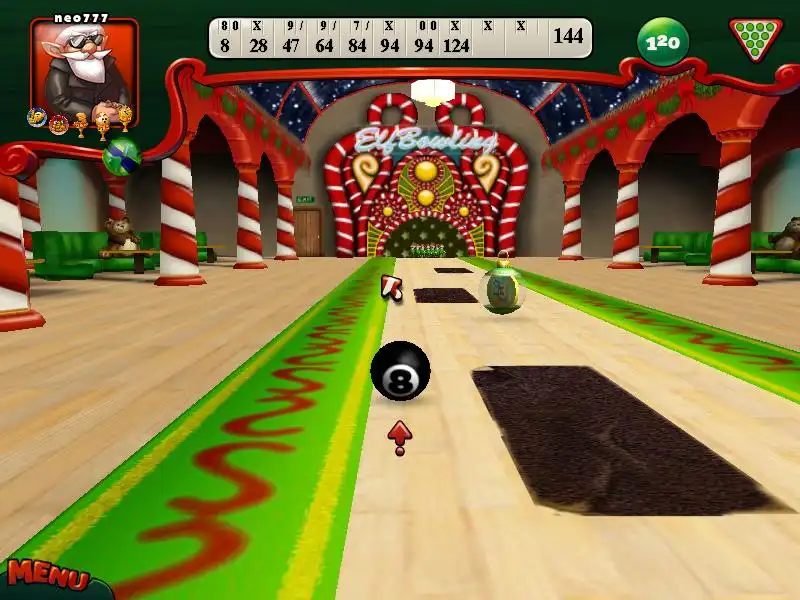Click the green and blue striped ball icon
Viewport: 800px width, 600px height.
(x=121, y=157)
